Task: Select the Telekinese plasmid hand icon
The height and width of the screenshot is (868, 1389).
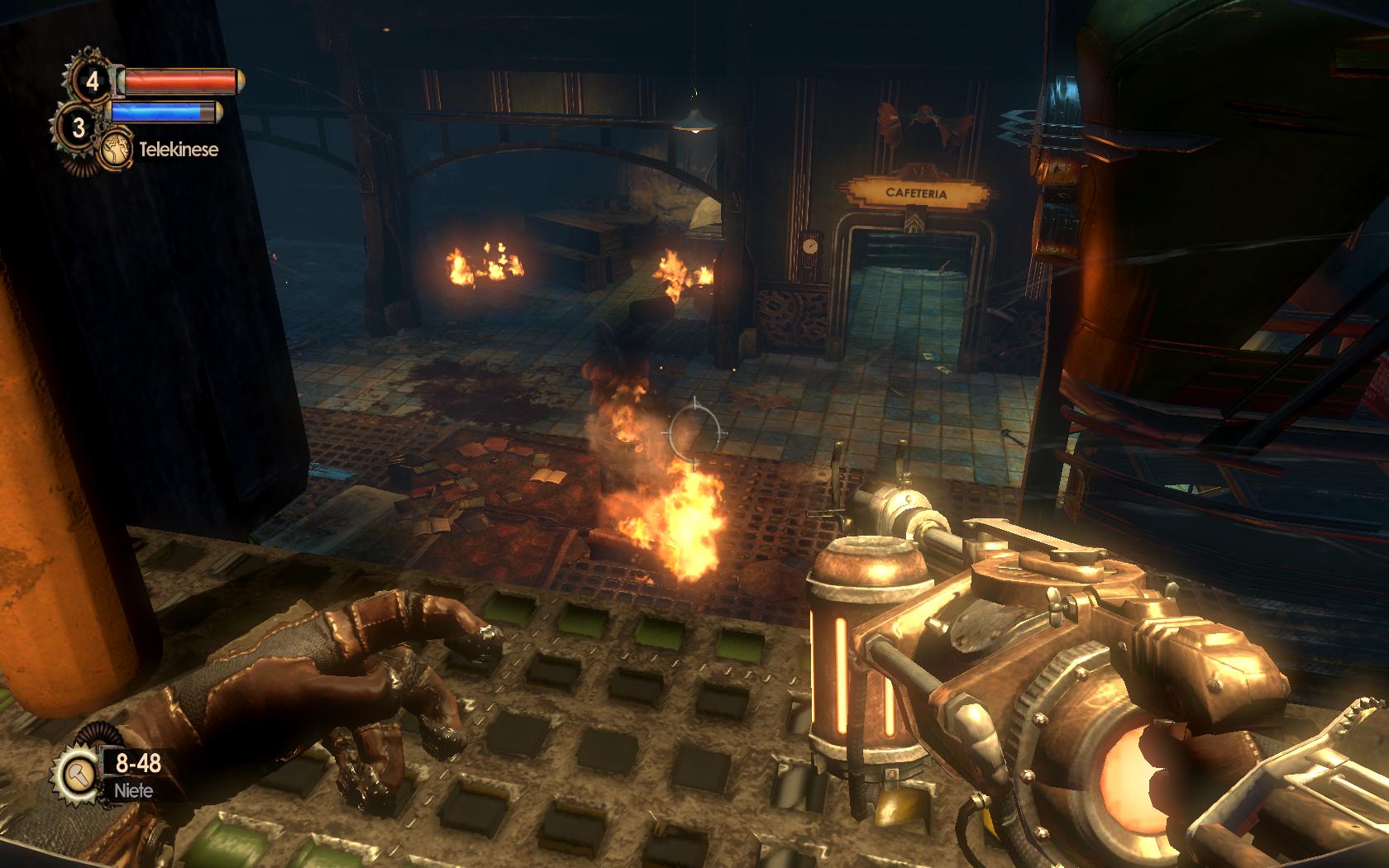Action: pos(117,149)
